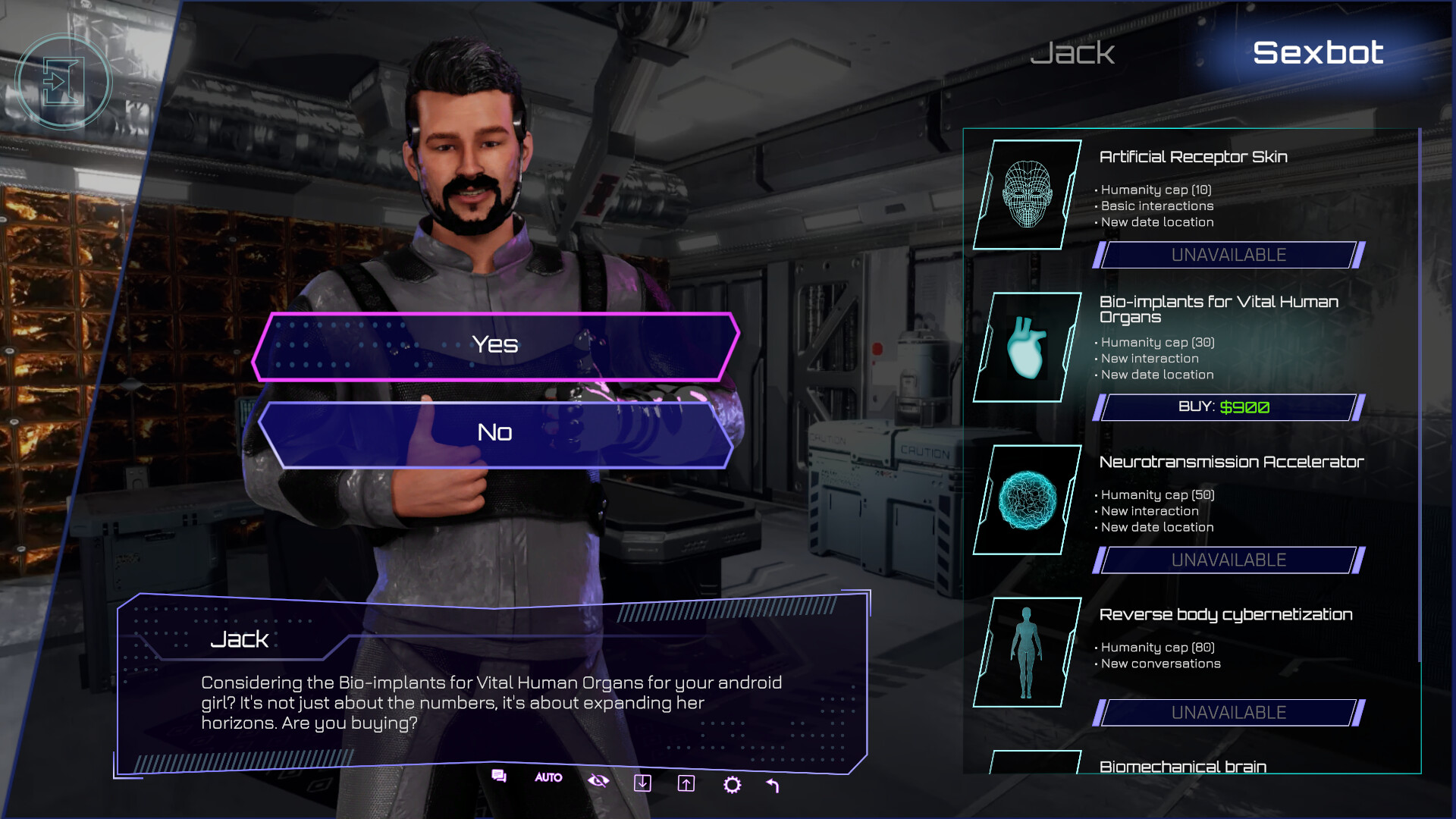
Task: Buy the Bio-implants for $900
Action: click(x=1228, y=407)
